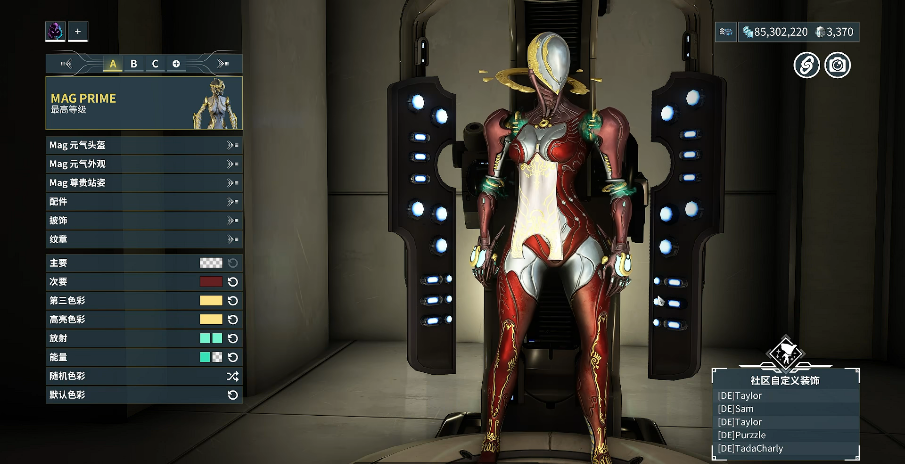Restore colors with 默认色彩
The height and width of the screenshot is (464, 905).
233,396
